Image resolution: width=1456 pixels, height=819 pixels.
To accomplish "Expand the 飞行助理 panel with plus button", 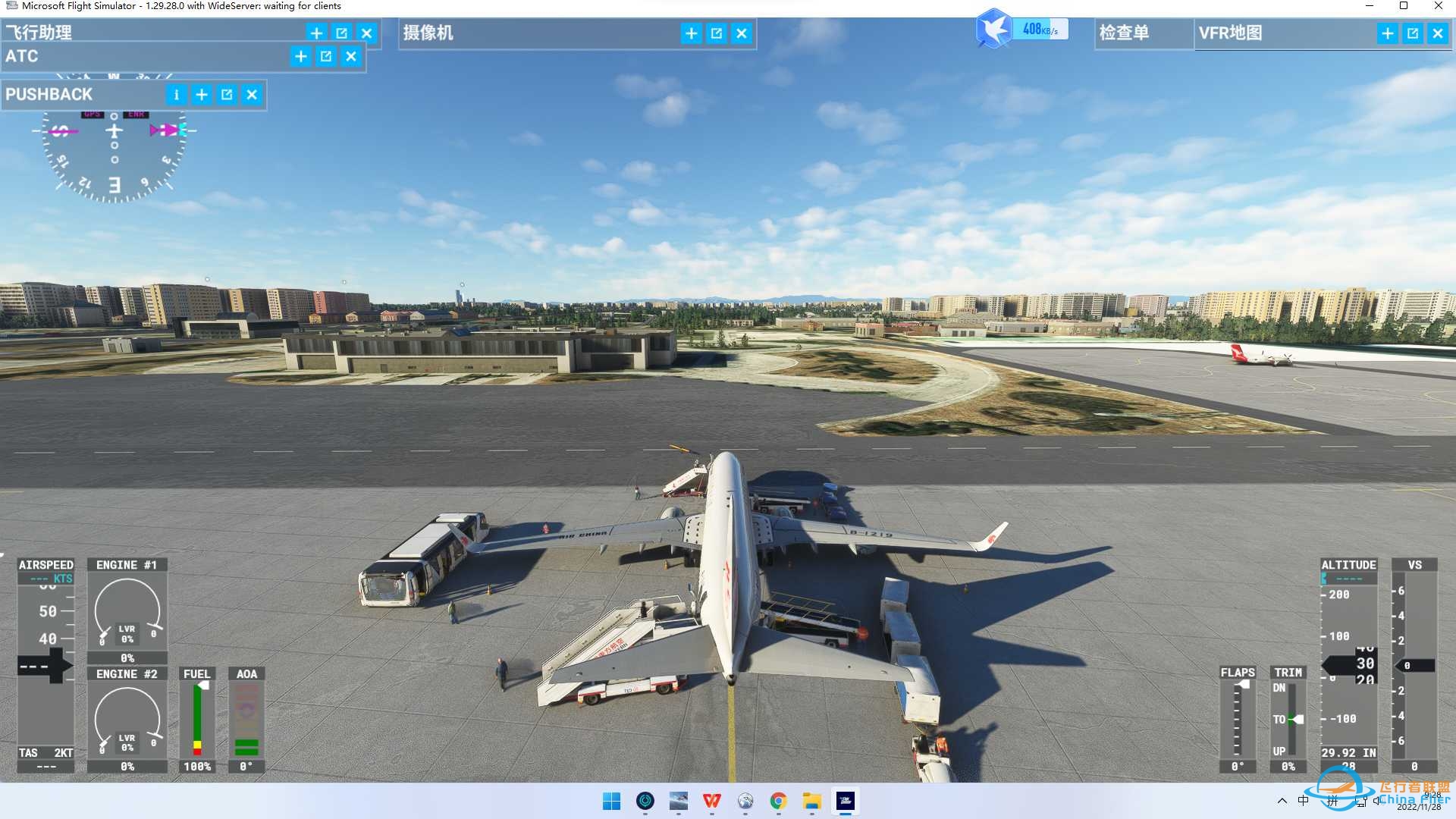I will pyautogui.click(x=316, y=33).
